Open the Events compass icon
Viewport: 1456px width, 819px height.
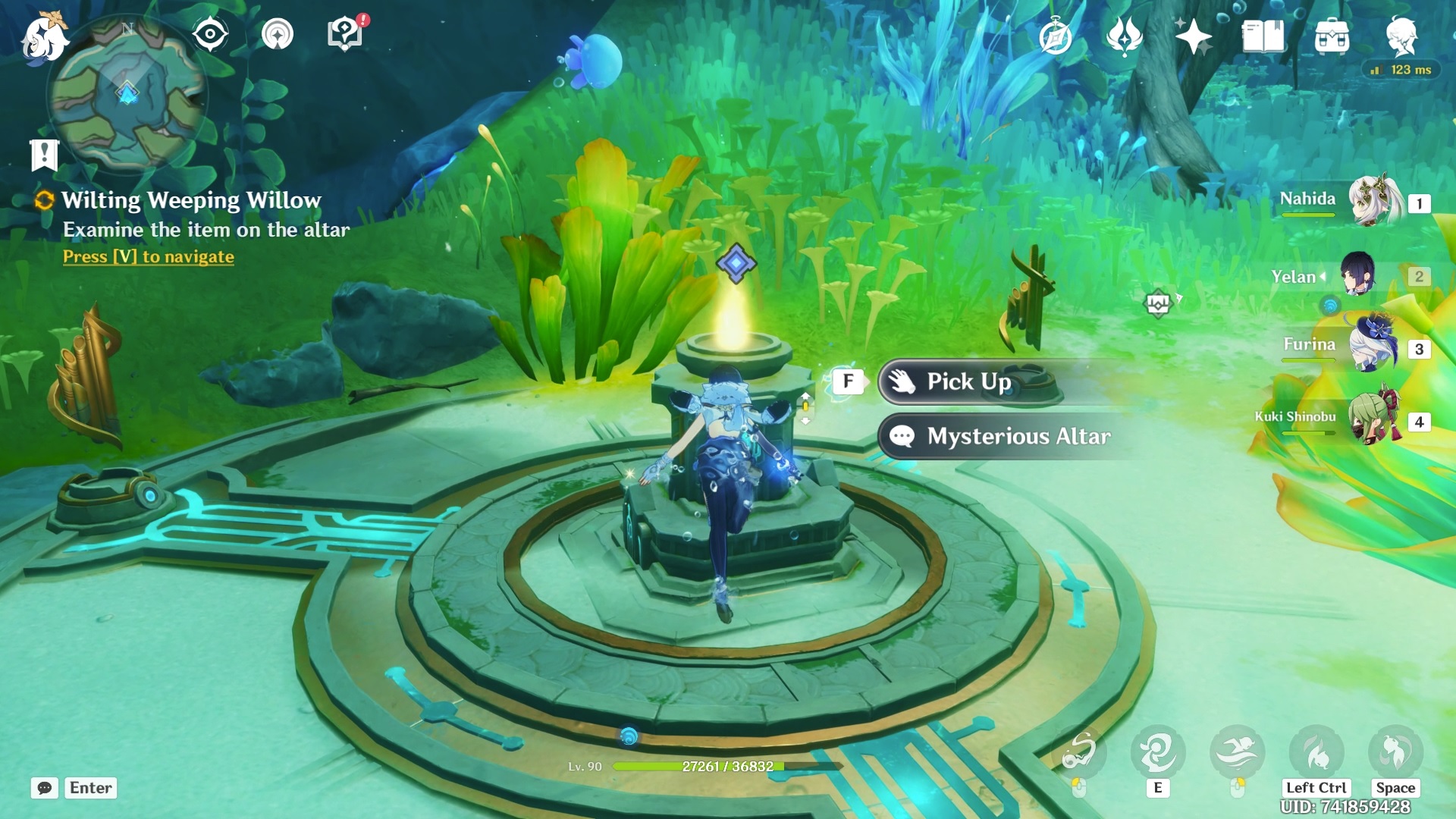pyautogui.click(x=1055, y=36)
